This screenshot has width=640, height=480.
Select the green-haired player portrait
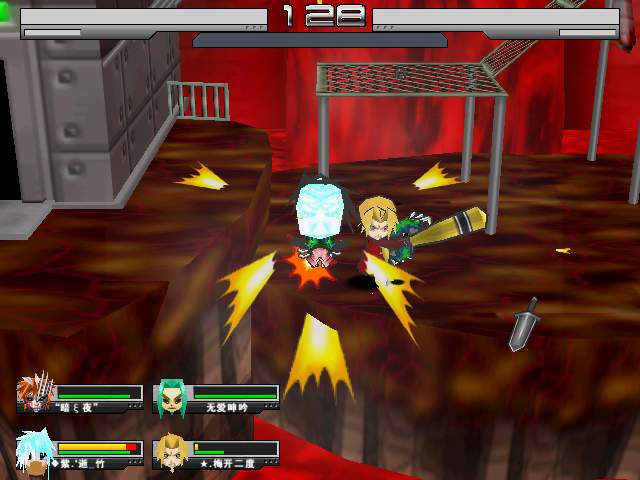170,397
